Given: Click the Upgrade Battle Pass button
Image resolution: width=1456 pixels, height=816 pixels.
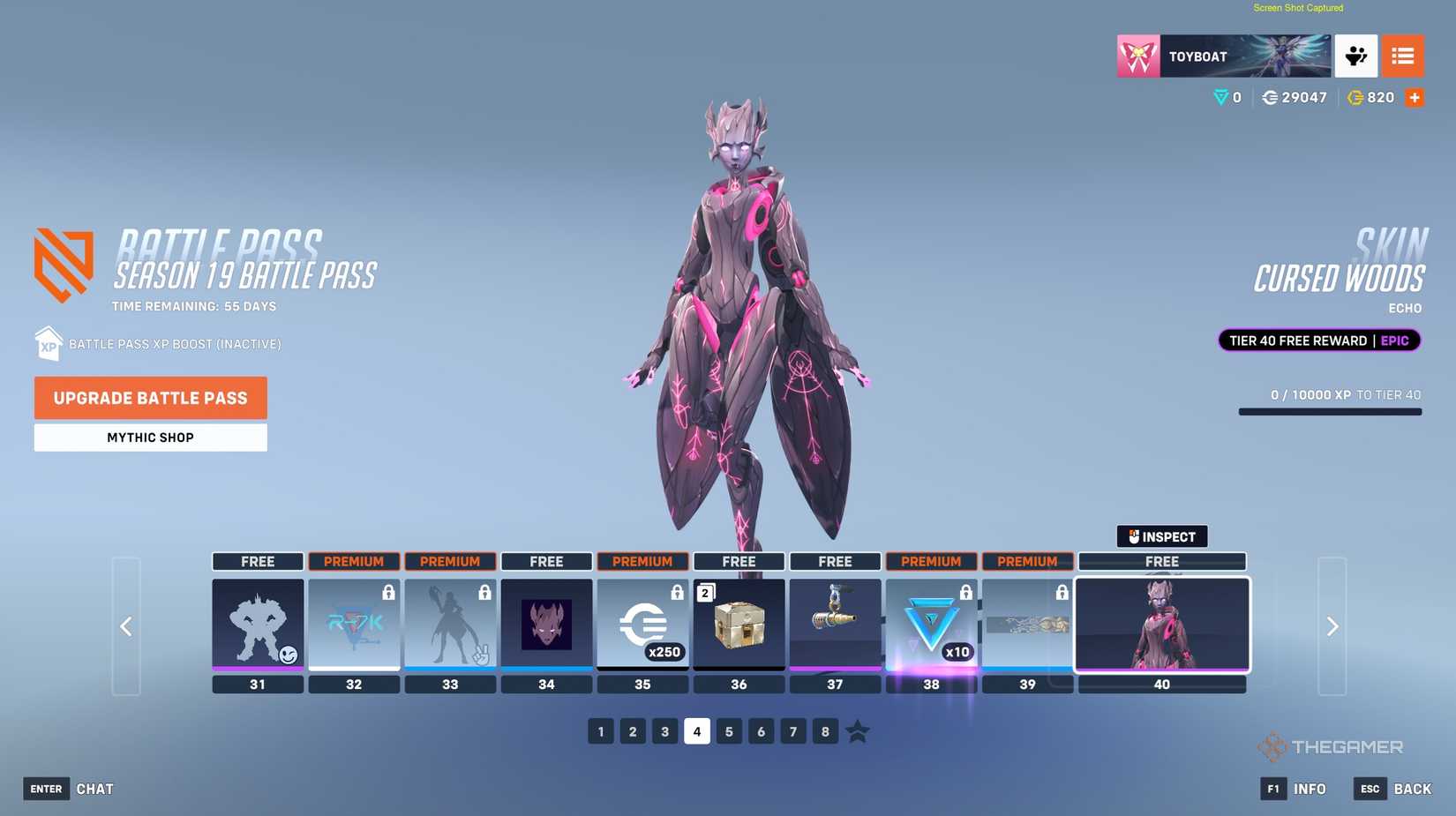Looking at the screenshot, I should click(150, 398).
